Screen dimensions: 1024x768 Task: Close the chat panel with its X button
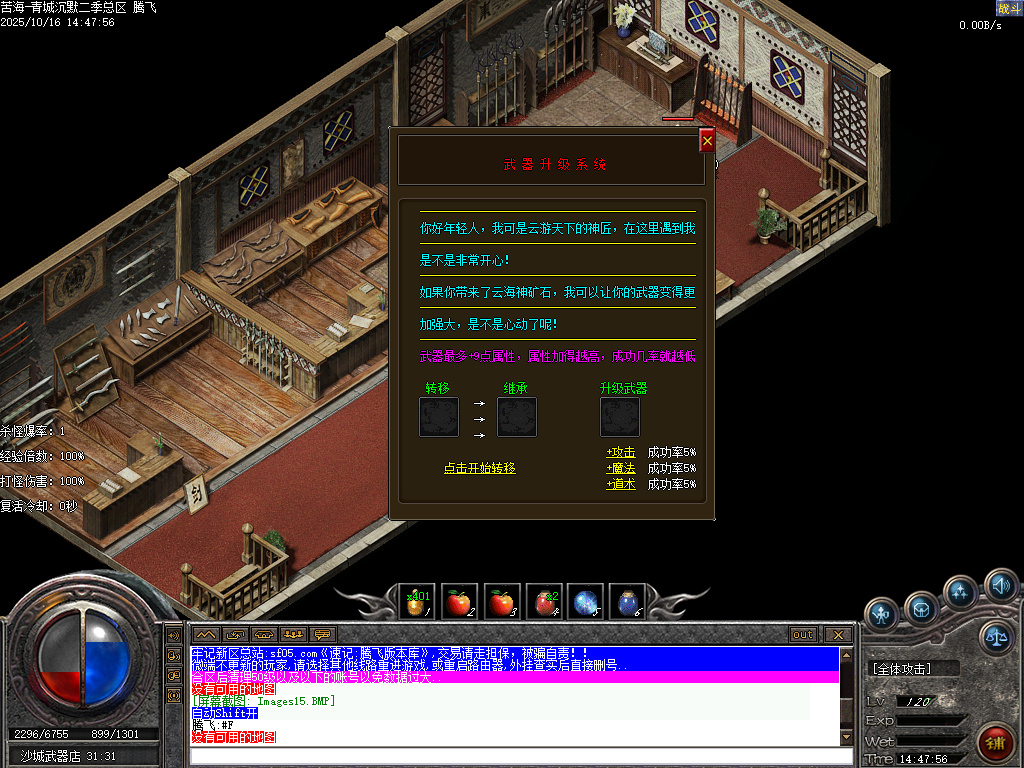pyautogui.click(x=837, y=635)
